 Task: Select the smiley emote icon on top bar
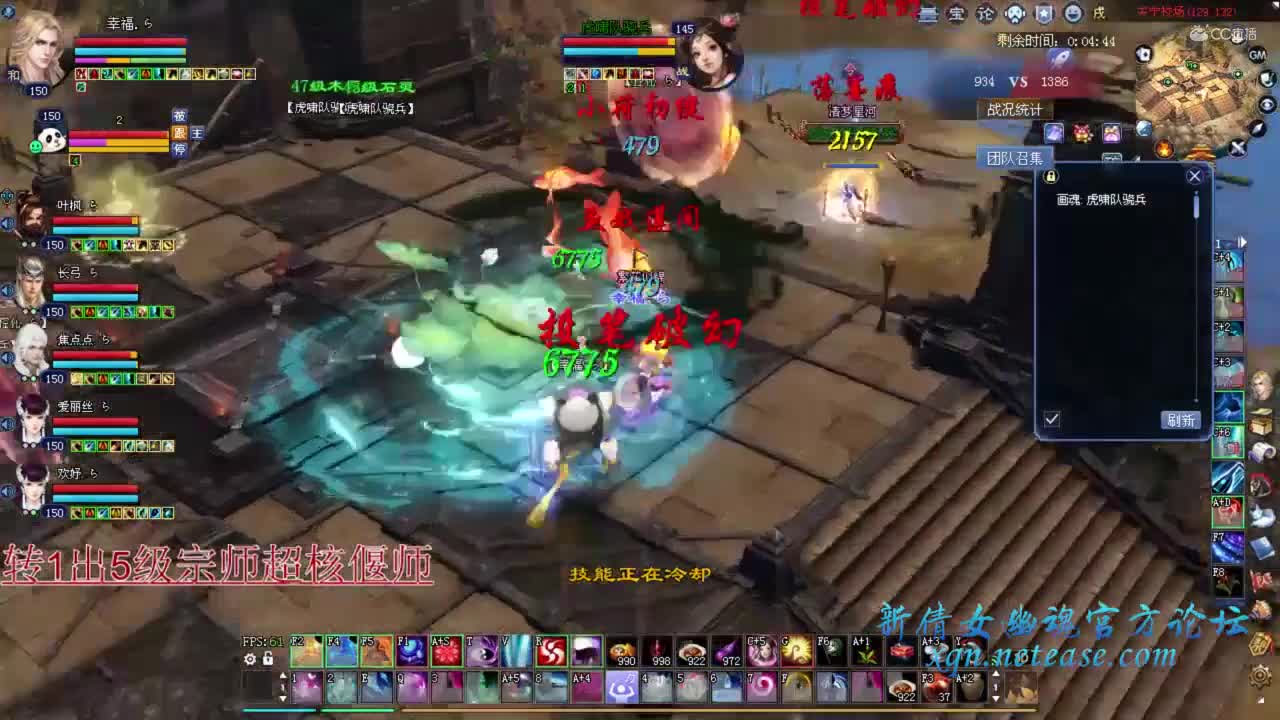tap(1072, 13)
